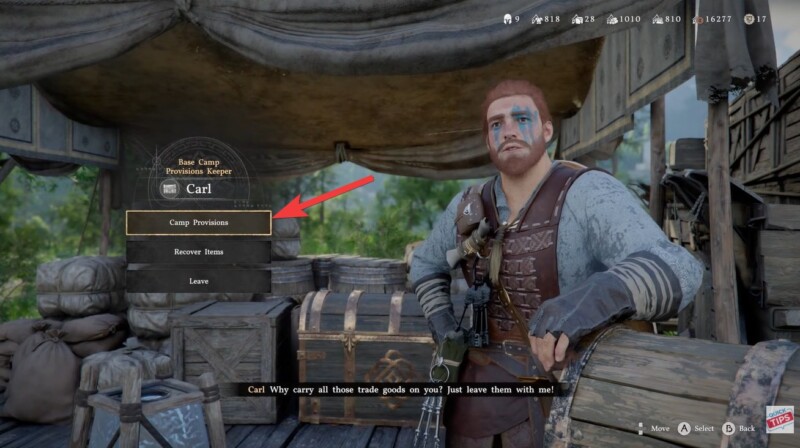Screen dimensions: 800x448
Task: Leave the conversation with Carl
Action: pos(198,281)
